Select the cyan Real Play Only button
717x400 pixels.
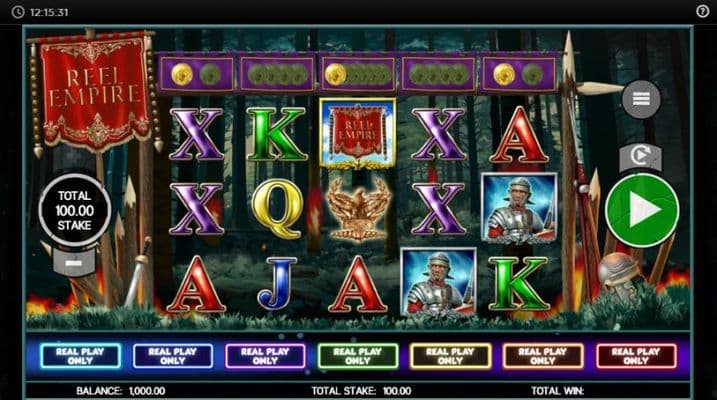point(80,356)
